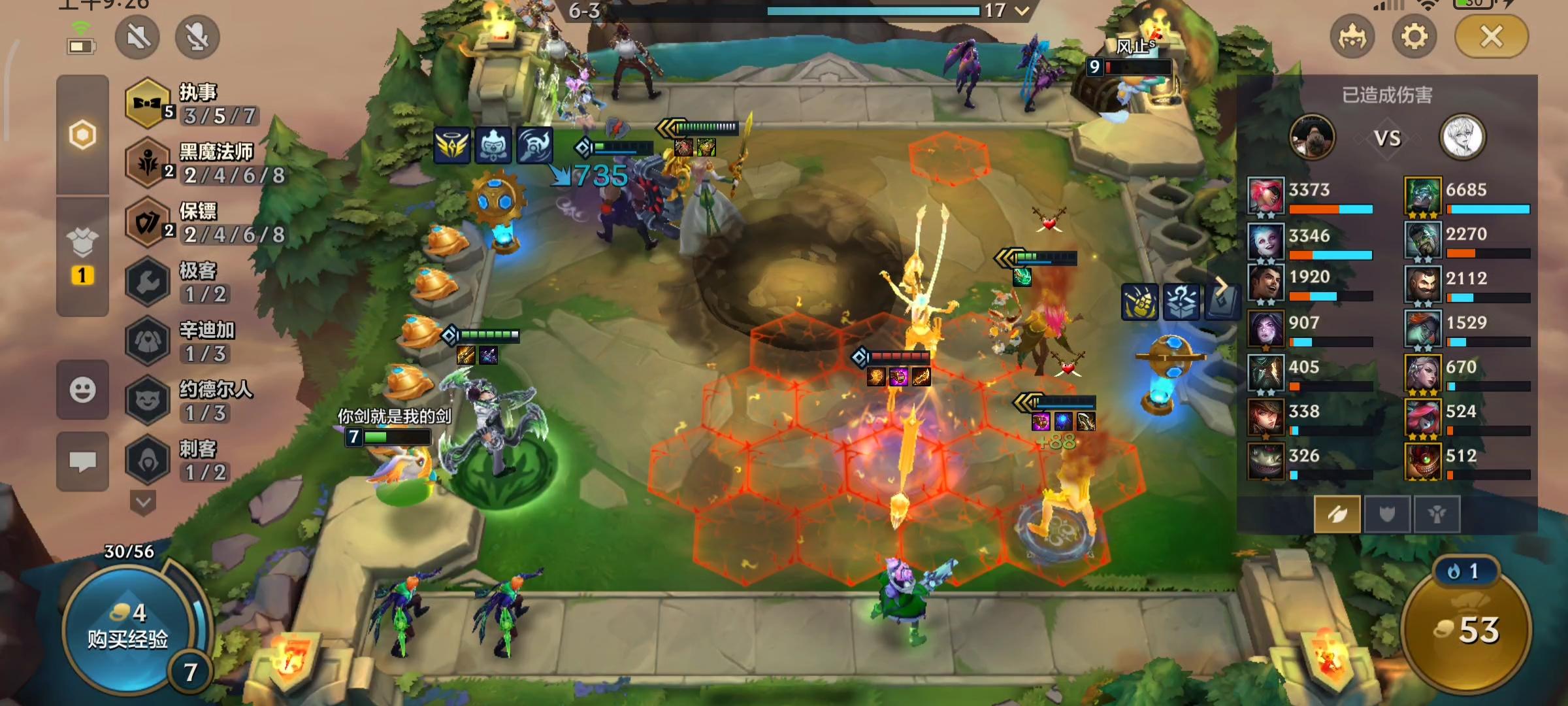Open the emote smiley button

(x=82, y=390)
